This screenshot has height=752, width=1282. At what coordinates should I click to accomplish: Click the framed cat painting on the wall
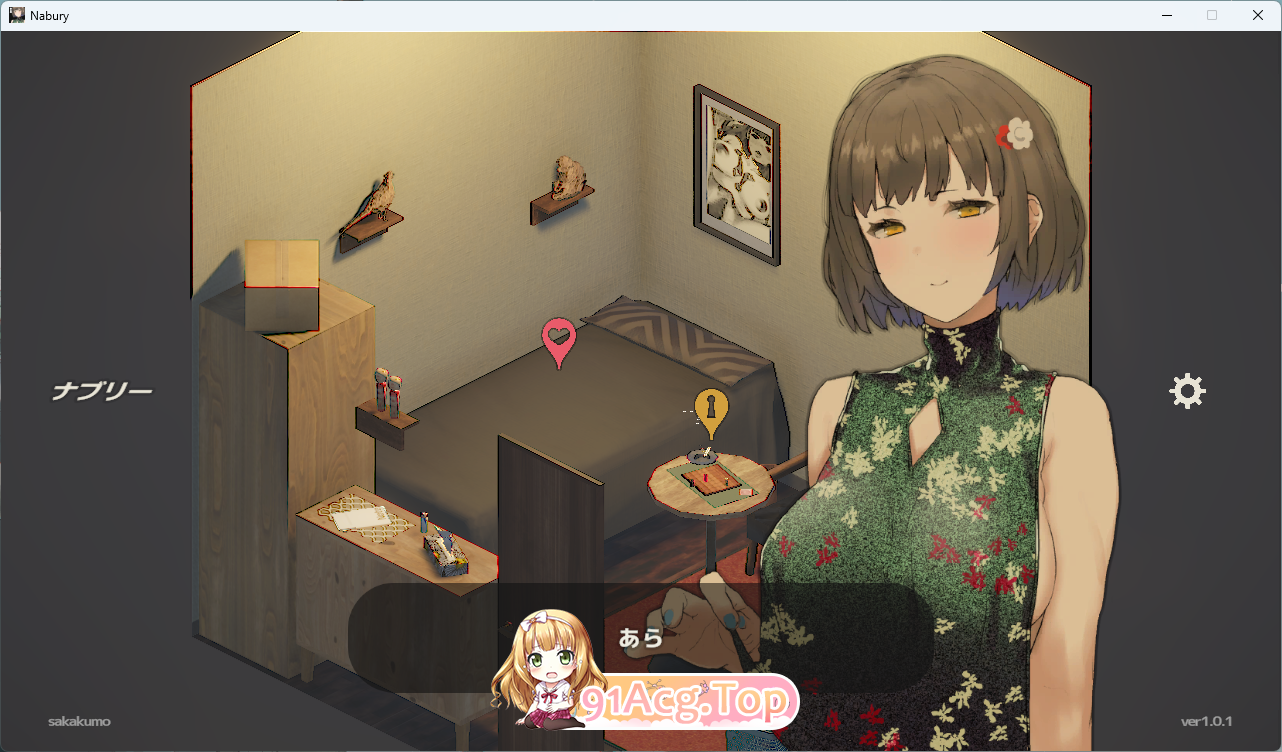736,173
